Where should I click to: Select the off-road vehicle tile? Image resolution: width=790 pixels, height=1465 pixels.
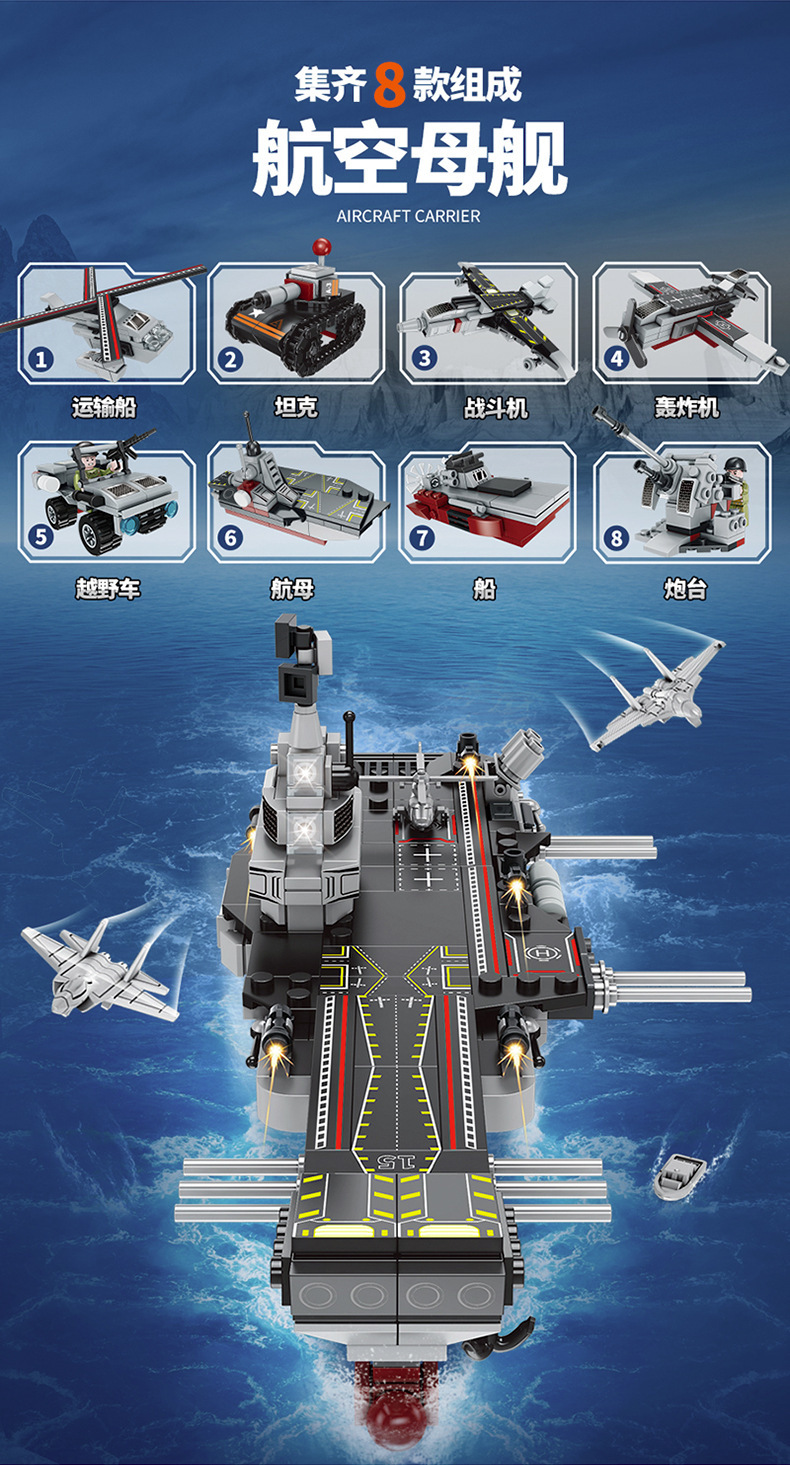(x=106, y=503)
